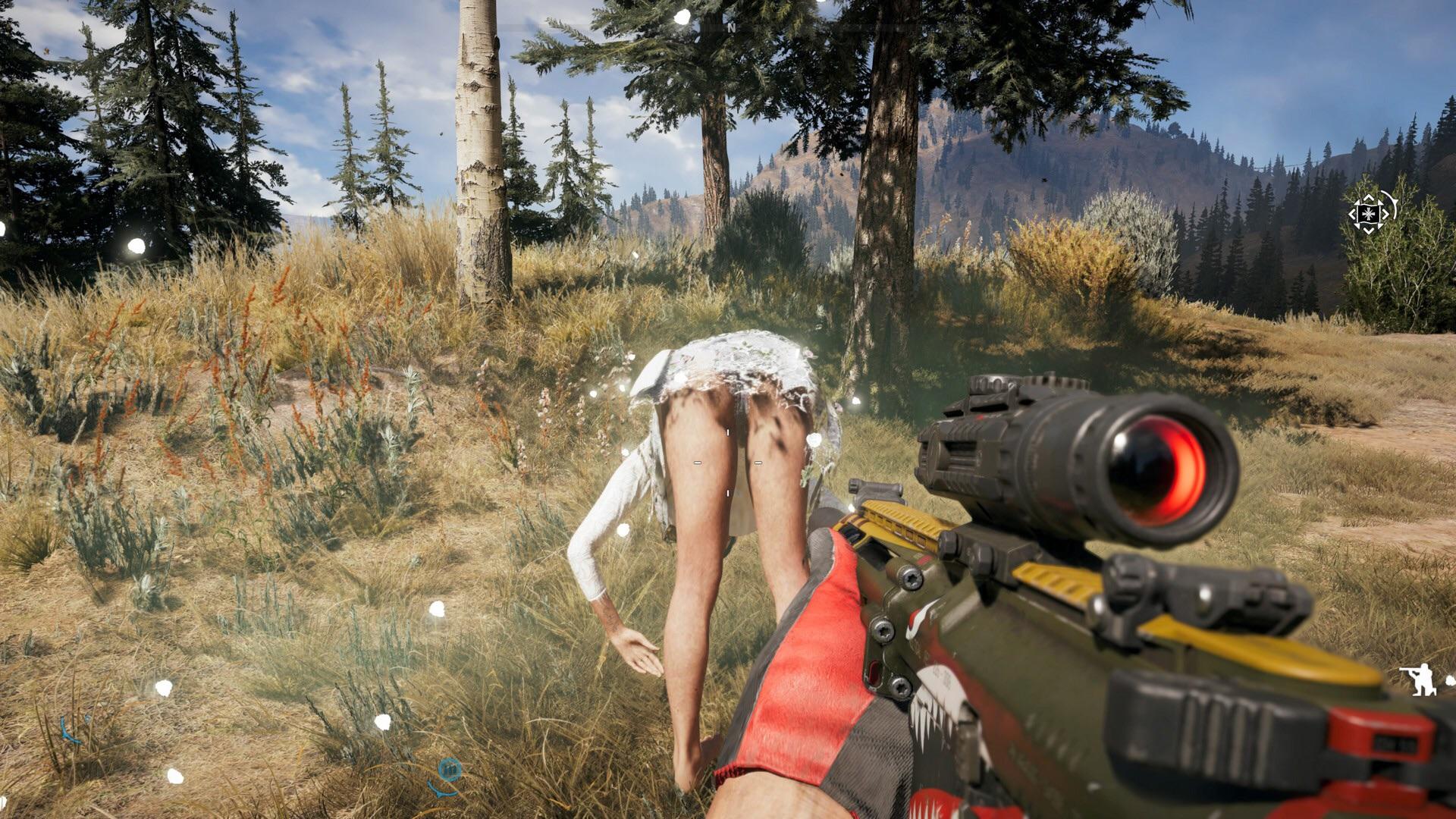1456x819 pixels.
Task: Click the blue circular ally marker icon
Action: [450, 770]
